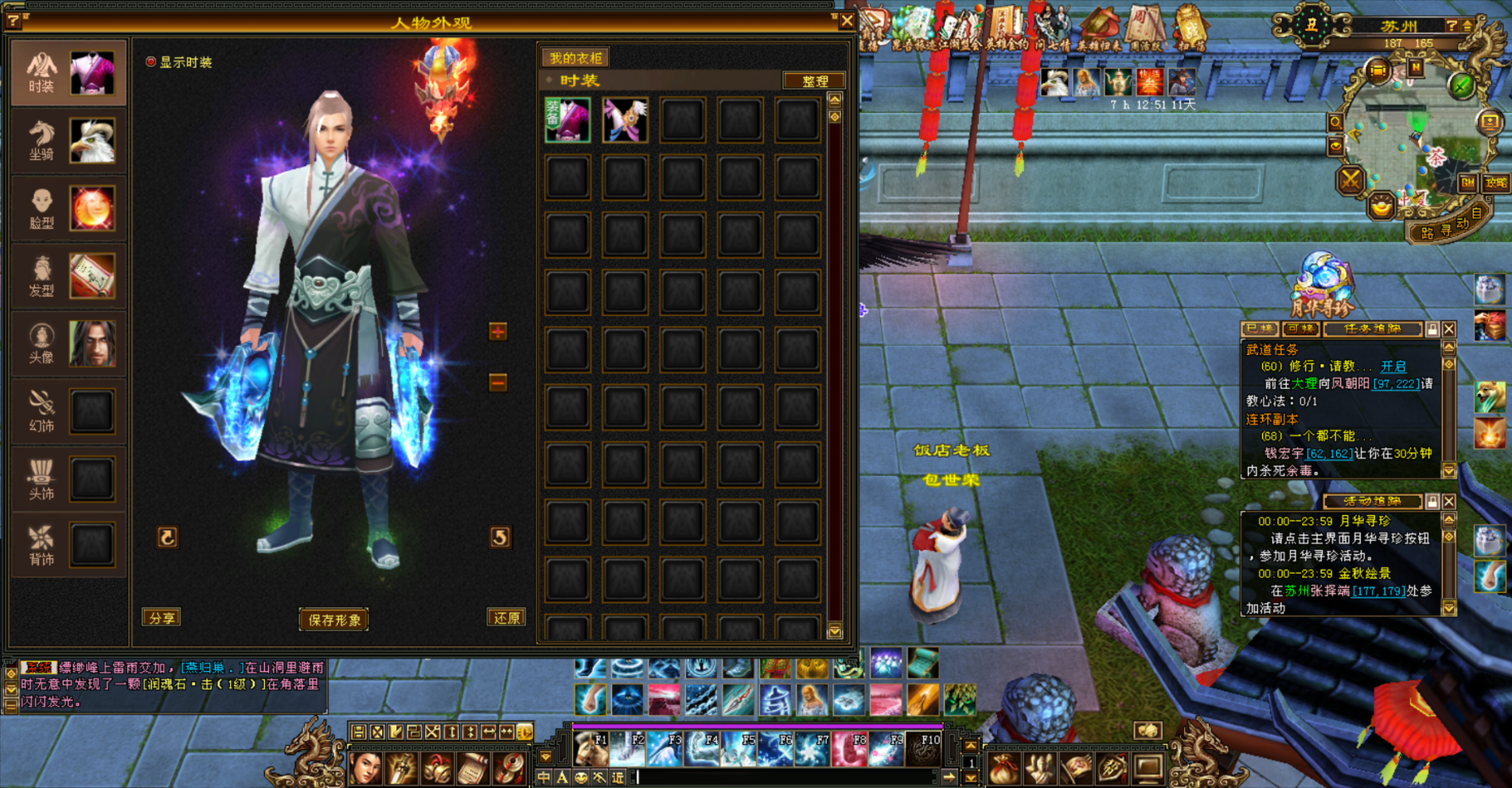The width and height of the screenshot is (1512, 788).
Task: Toggle the 显示时装 show costume option
Action: (x=151, y=62)
